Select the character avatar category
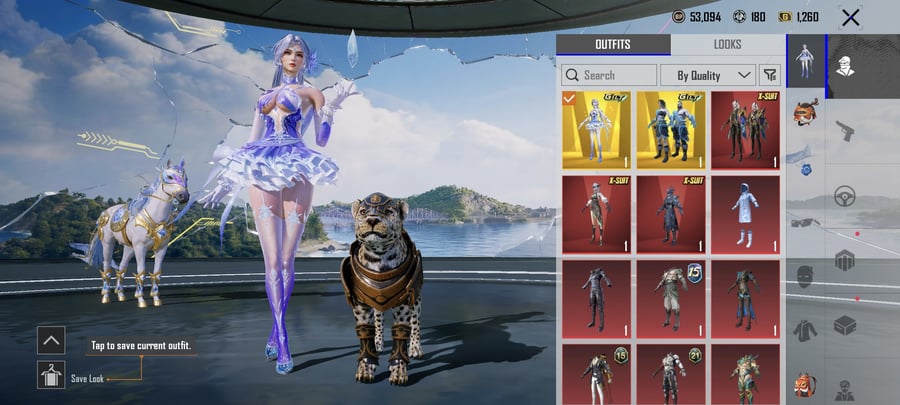This screenshot has height=405, width=900. click(844, 66)
